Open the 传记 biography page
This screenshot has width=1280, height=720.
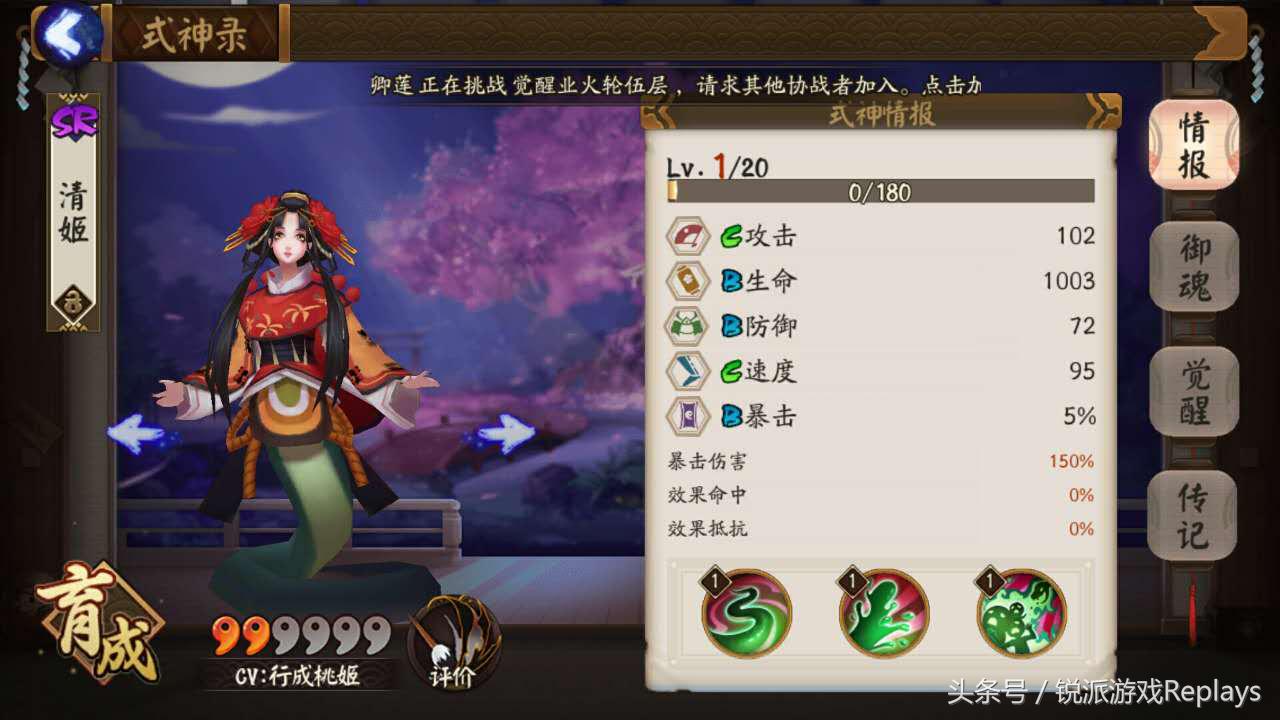1193,512
